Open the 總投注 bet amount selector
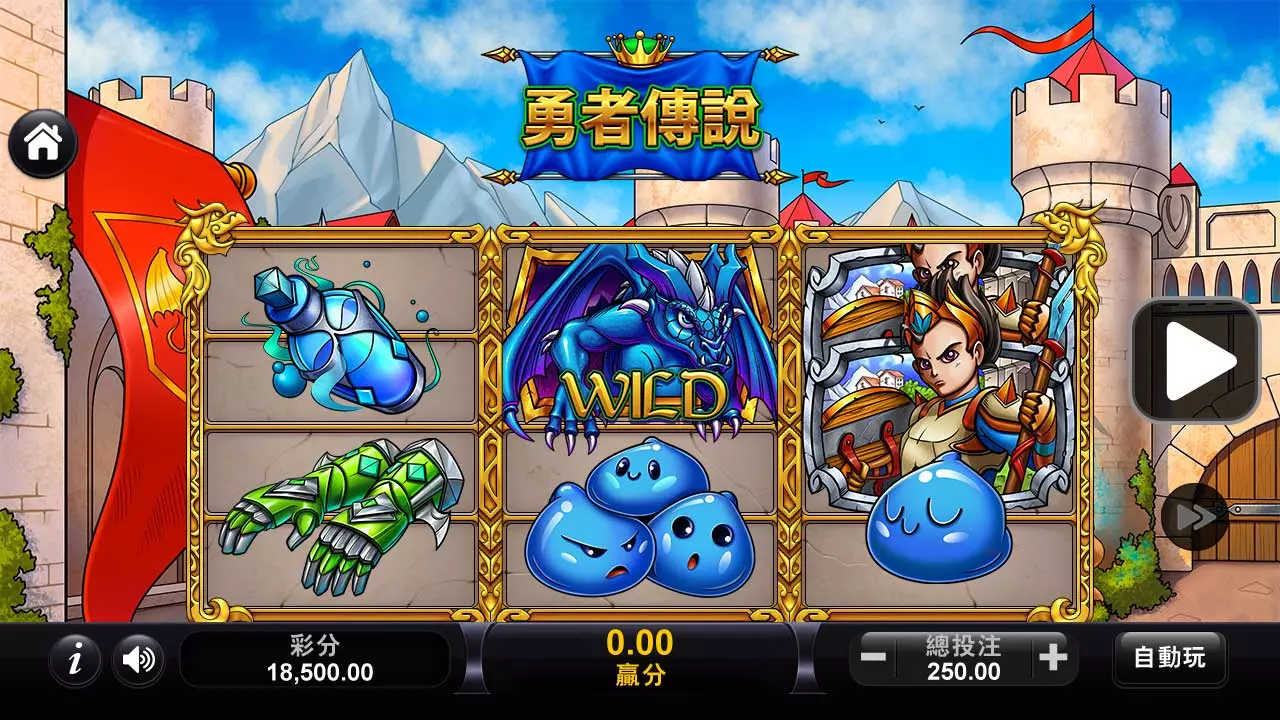1280x720 pixels. click(961, 658)
